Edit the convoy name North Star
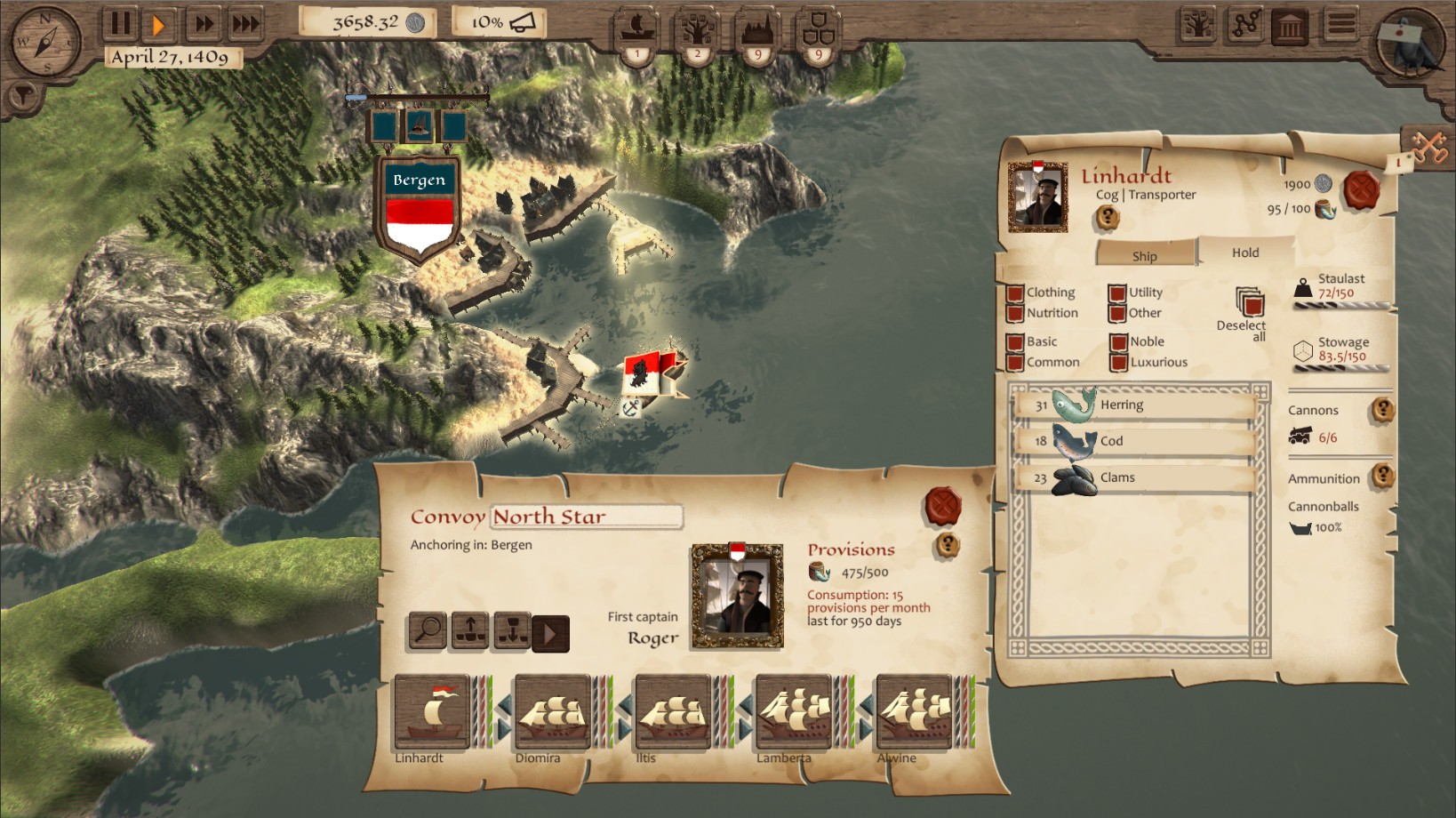Image resolution: width=1456 pixels, height=818 pixels. coord(587,517)
